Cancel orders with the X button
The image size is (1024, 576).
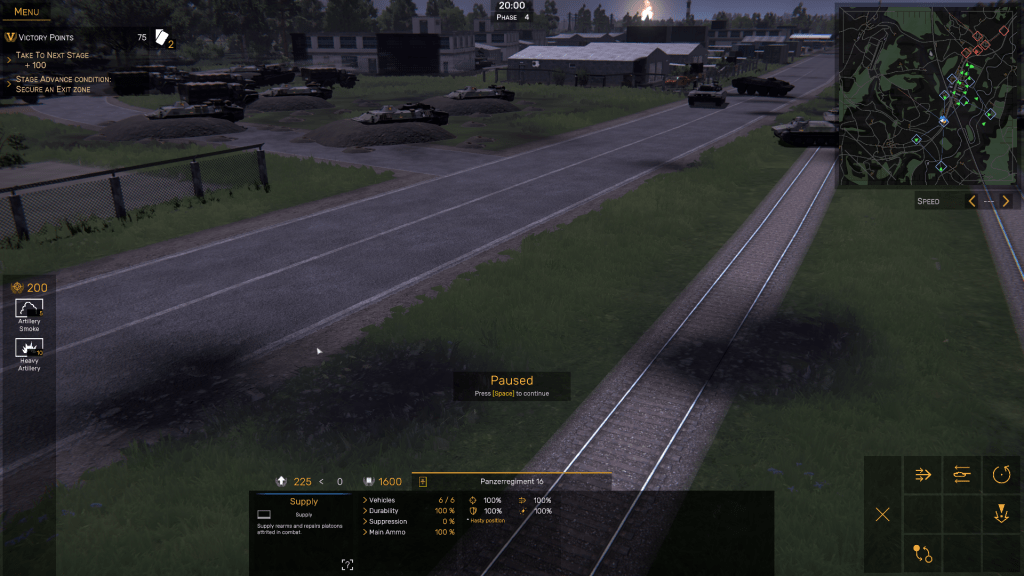(x=883, y=514)
